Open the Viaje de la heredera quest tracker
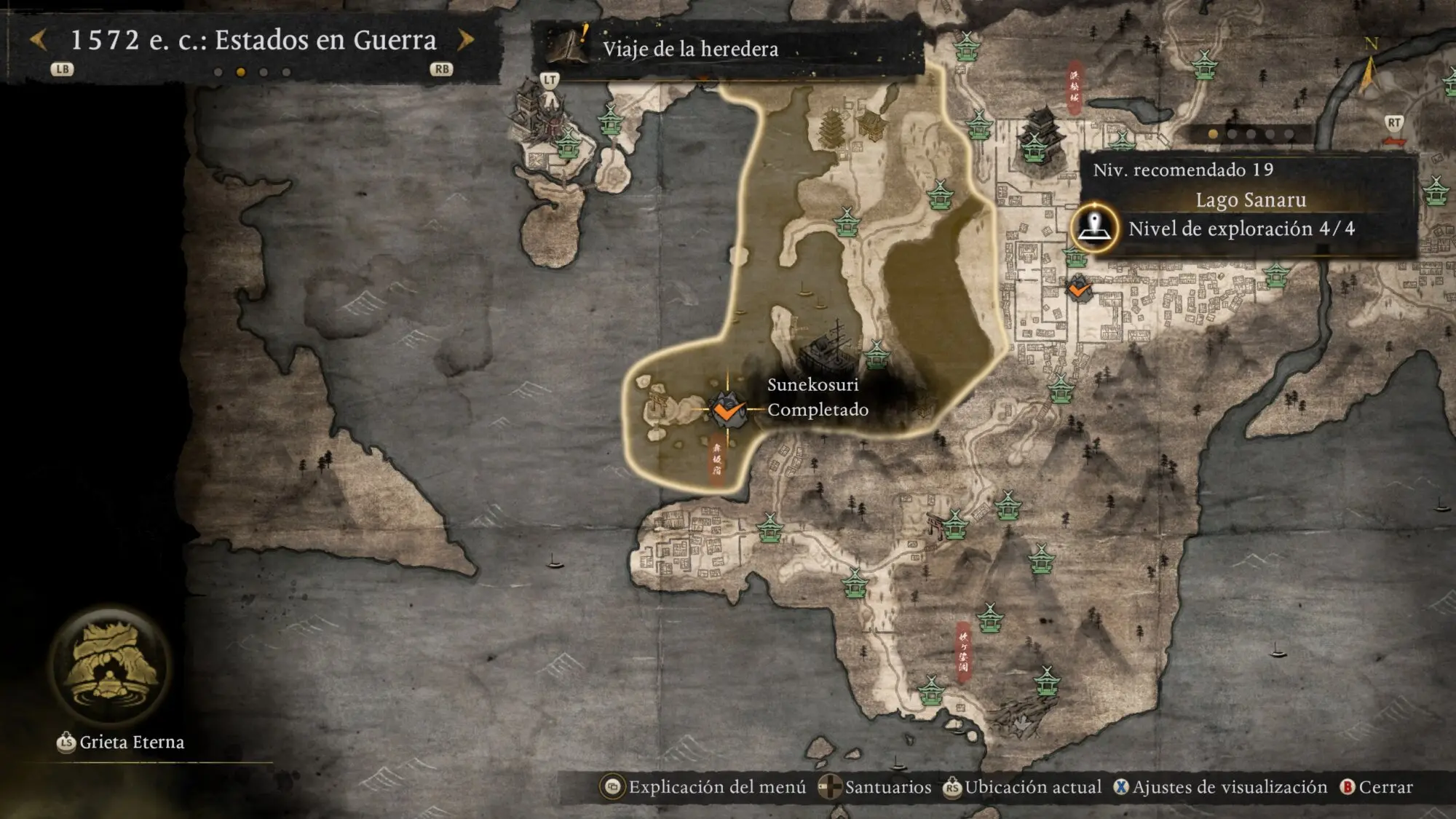Screen dimensions: 1456x819 (x=690, y=49)
